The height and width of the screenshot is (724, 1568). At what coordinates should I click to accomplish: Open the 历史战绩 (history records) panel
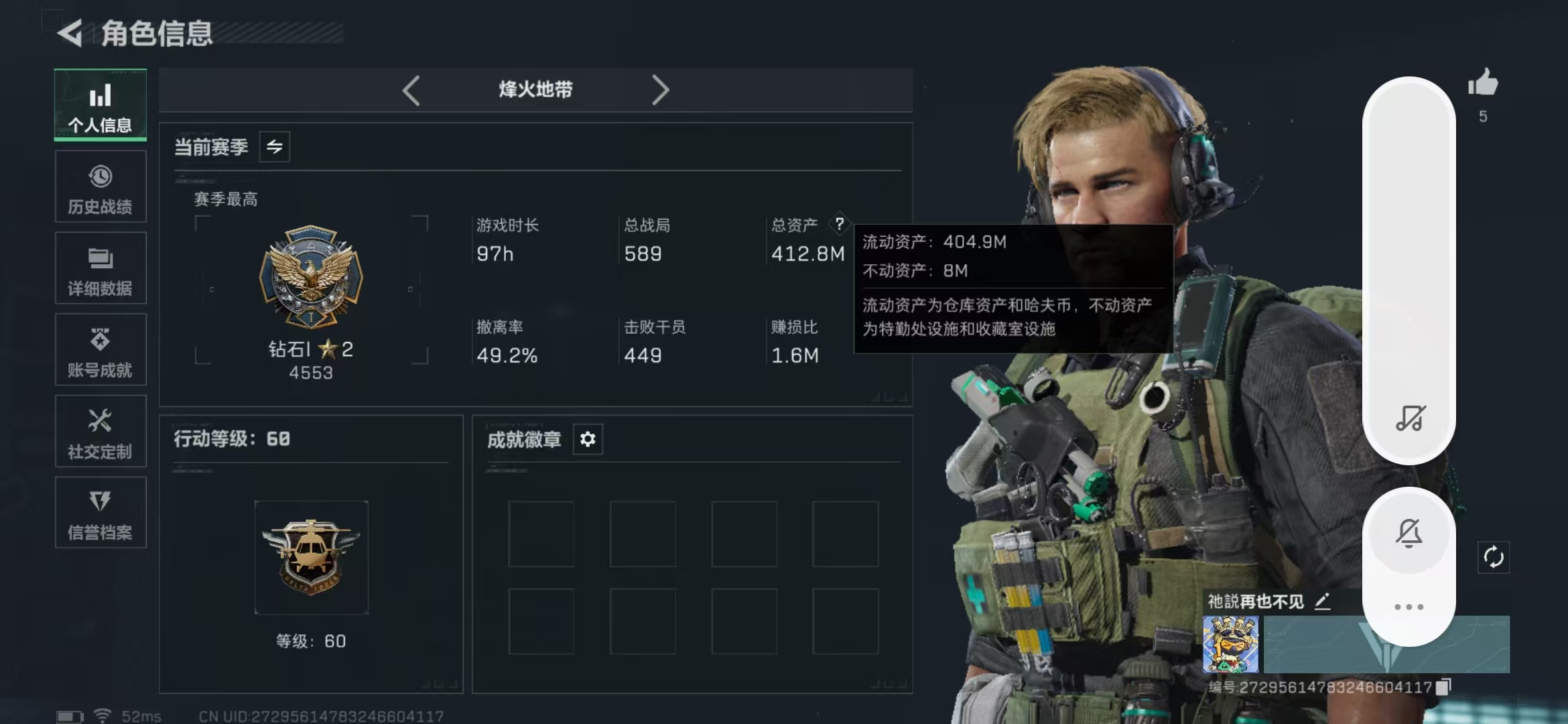[x=100, y=186]
